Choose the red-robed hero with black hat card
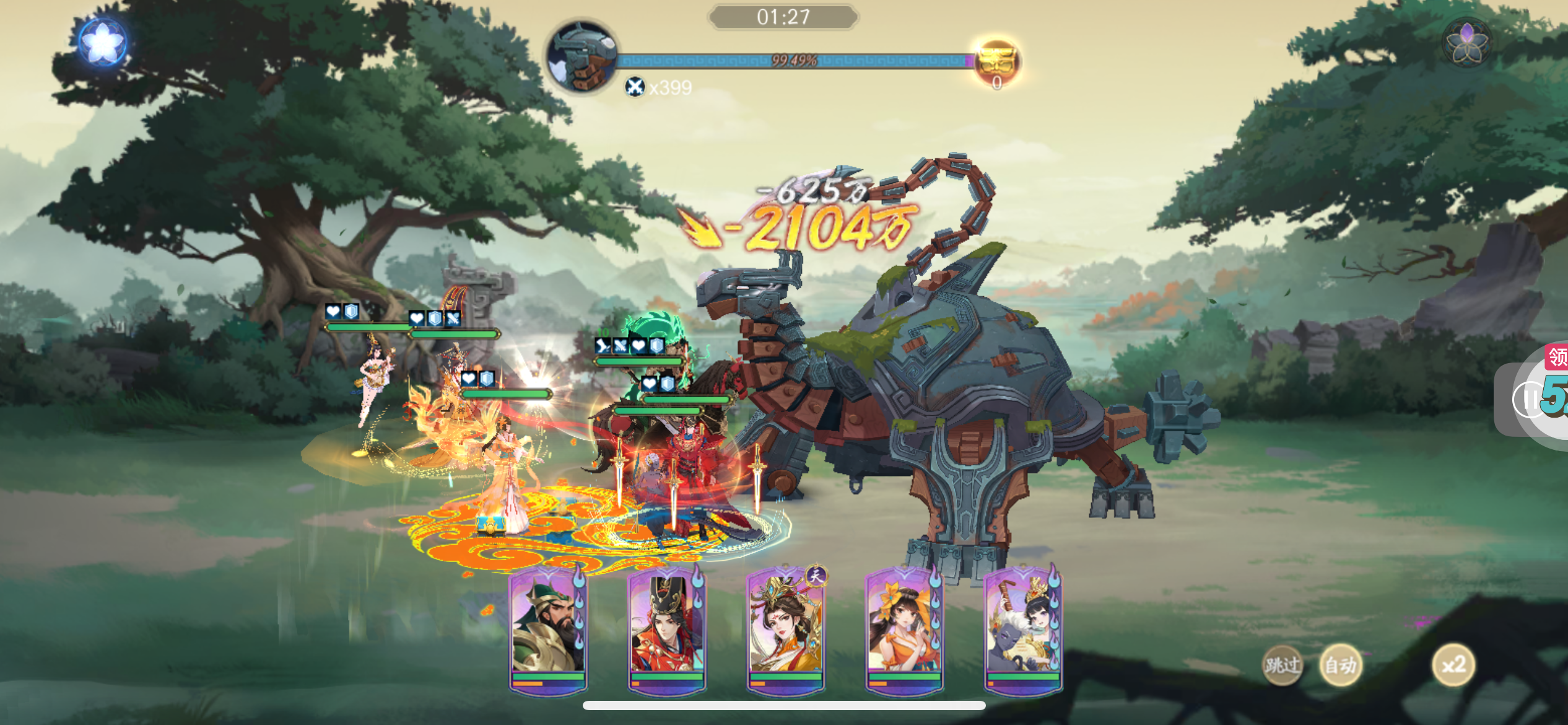This screenshot has height=725, width=1568. pos(666,629)
